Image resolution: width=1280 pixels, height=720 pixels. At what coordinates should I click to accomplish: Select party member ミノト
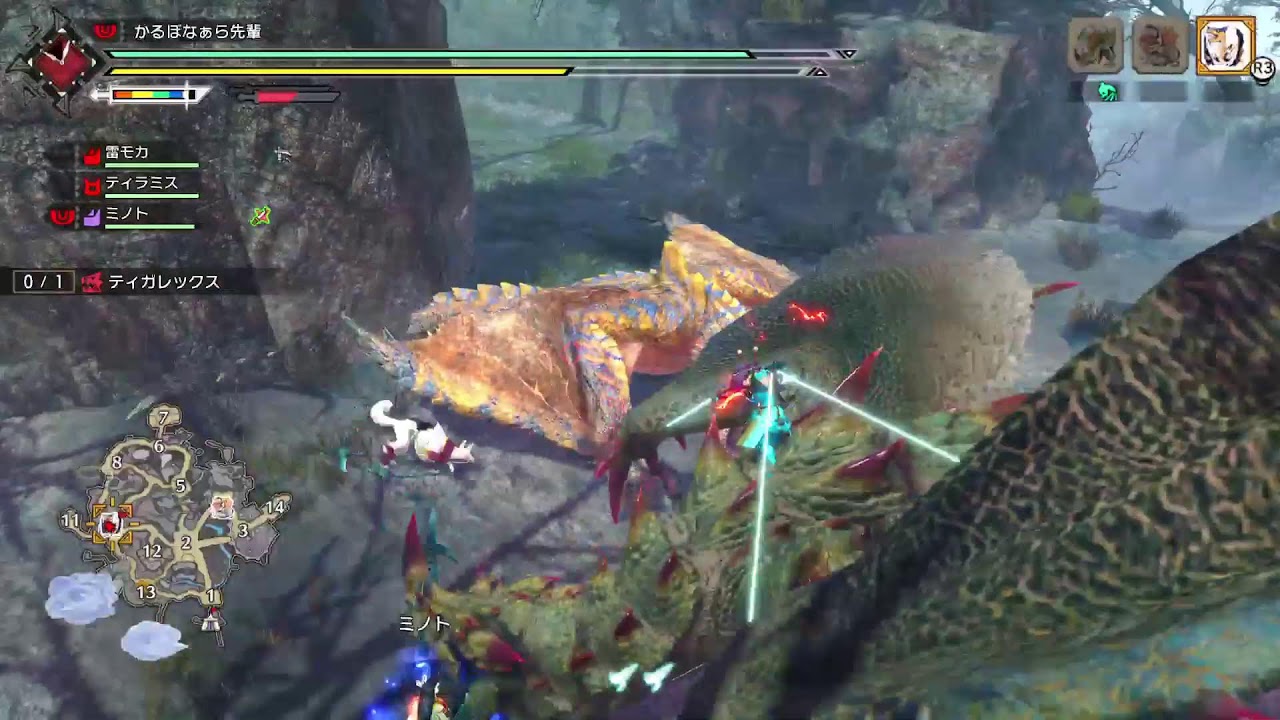127,214
